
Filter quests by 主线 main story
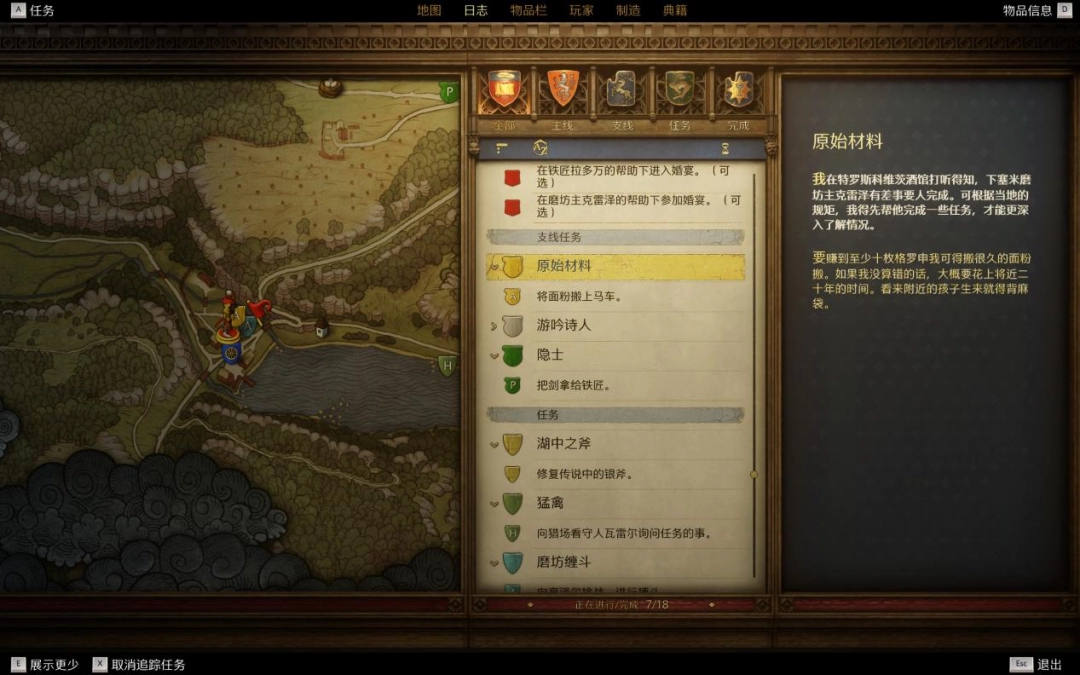(563, 91)
